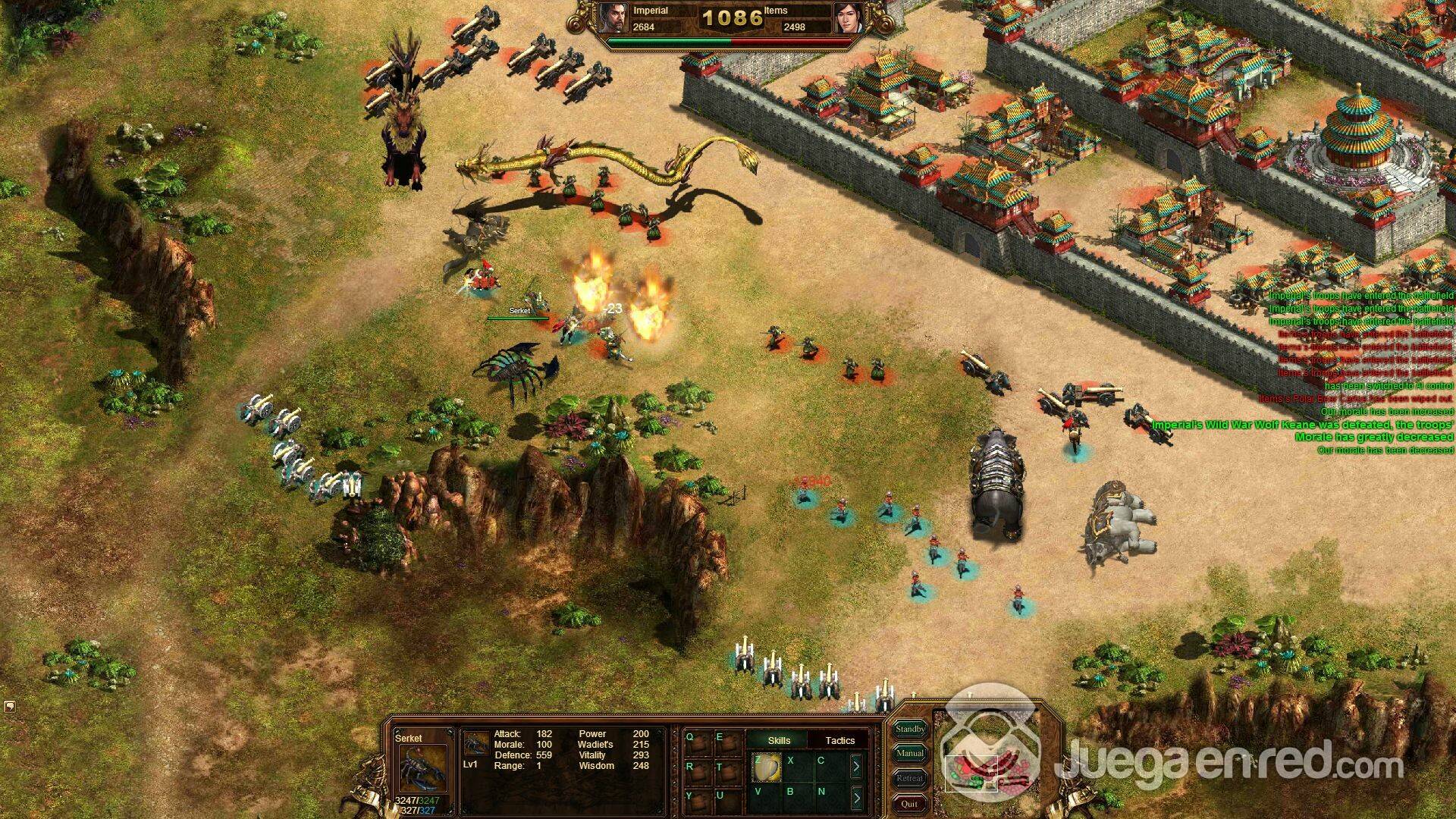Screen dimensions: 1456x819
Task: Click the Standby command button
Action: (x=910, y=729)
